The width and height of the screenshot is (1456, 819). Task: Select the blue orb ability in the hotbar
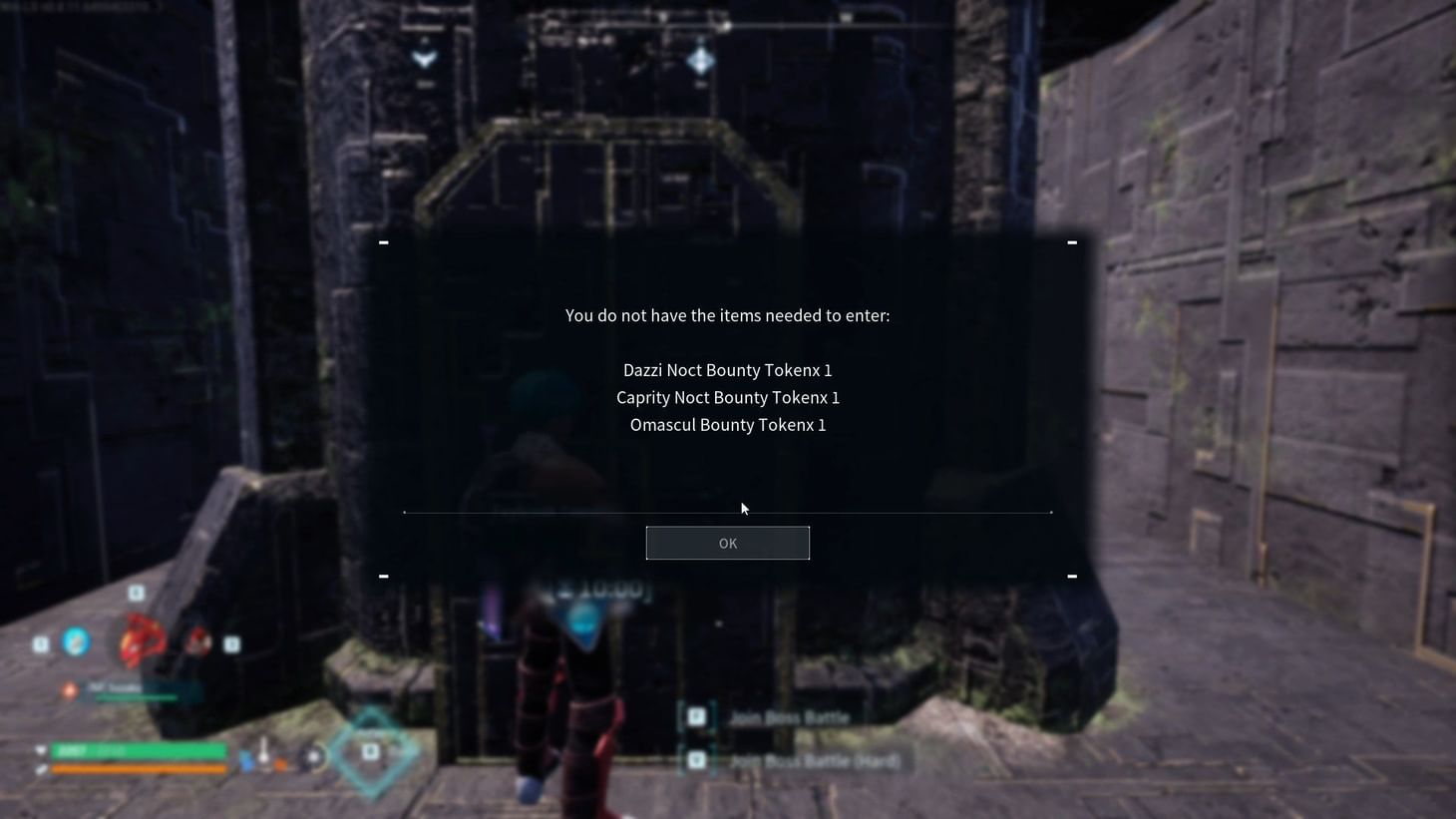click(77, 641)
